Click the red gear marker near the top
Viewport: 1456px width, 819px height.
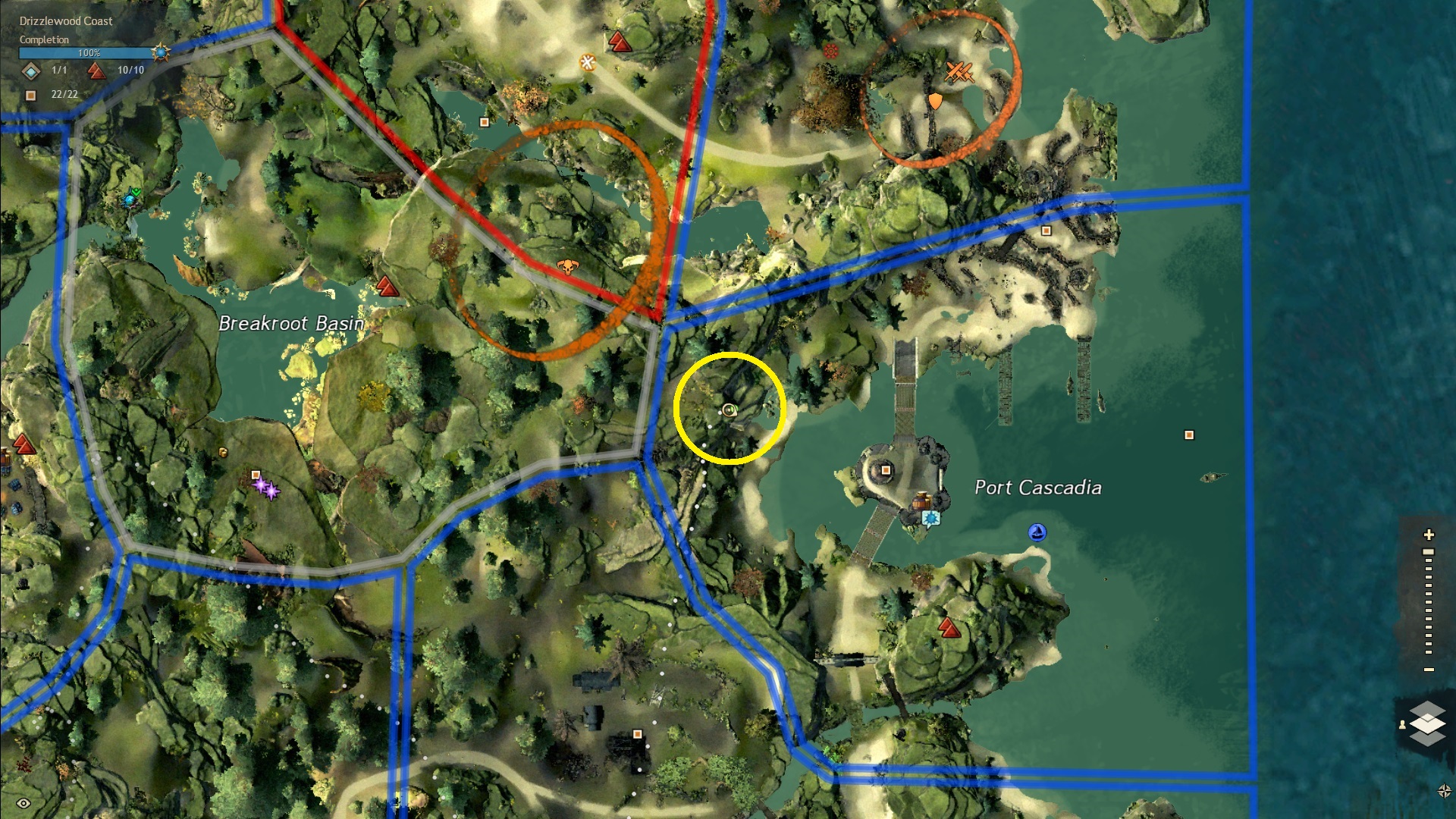click(831, 52)
